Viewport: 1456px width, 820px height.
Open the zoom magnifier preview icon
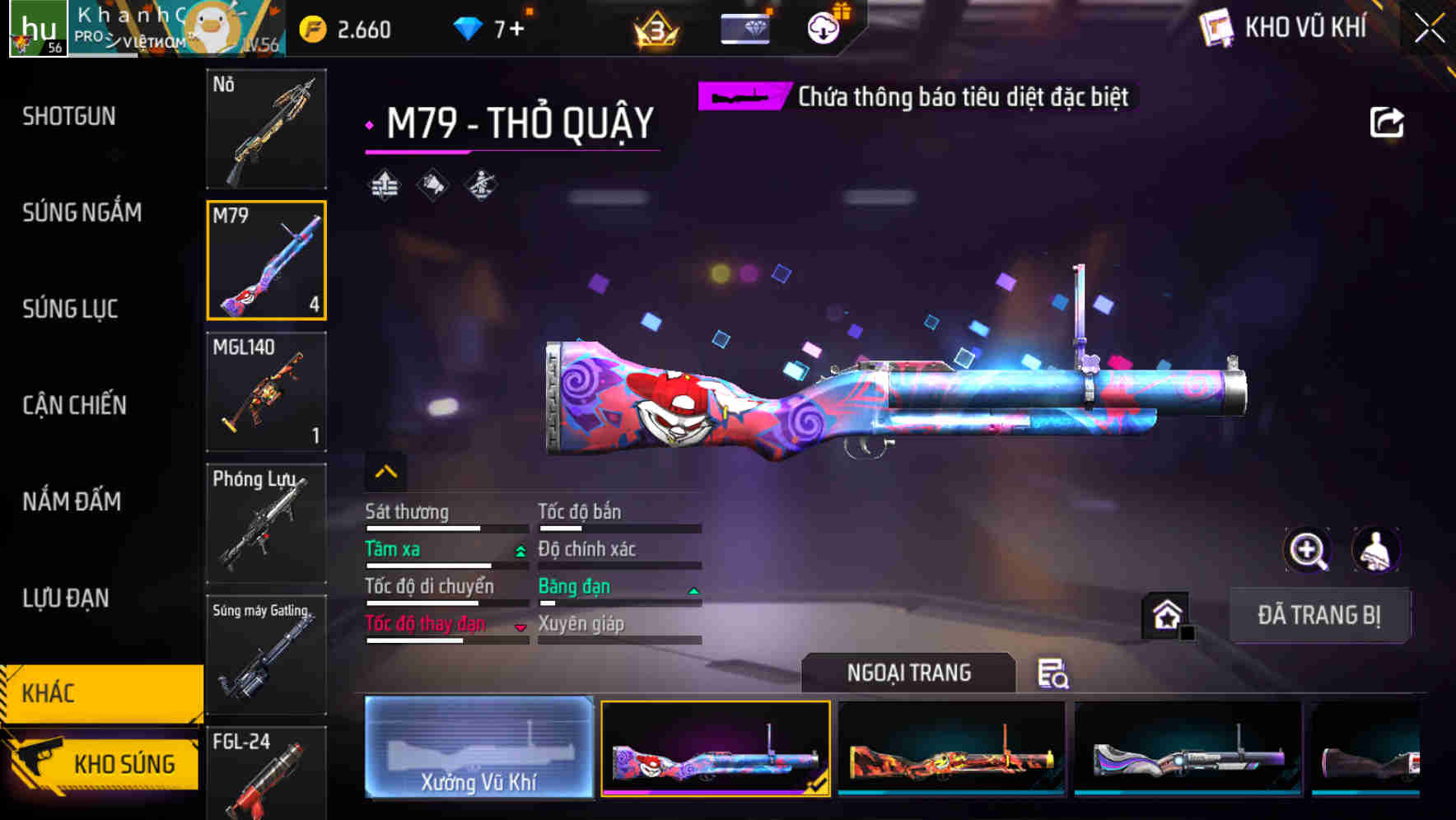[x=1308, y=550]
